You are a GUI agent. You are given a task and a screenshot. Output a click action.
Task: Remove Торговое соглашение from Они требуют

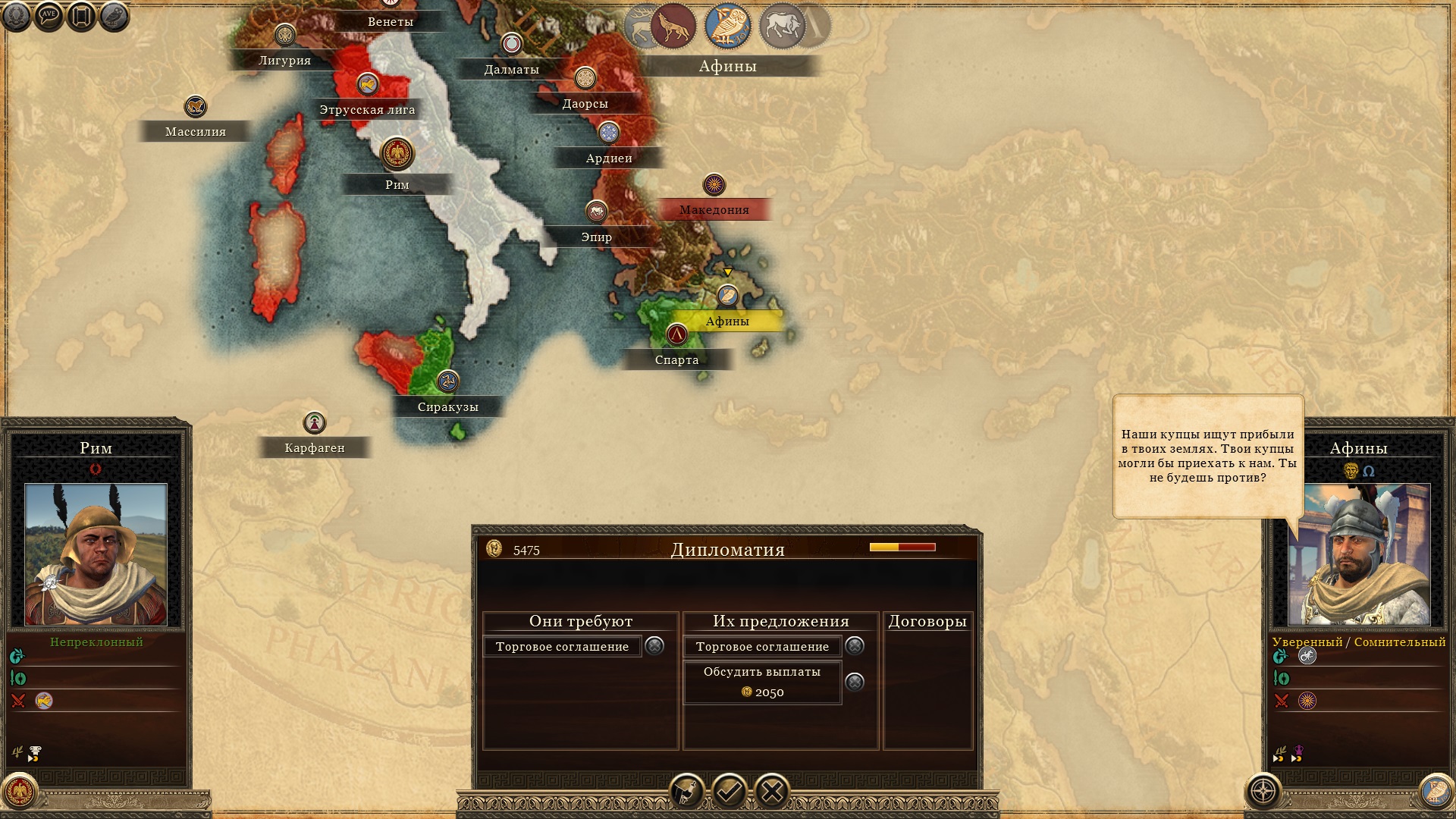pos(654,645)
